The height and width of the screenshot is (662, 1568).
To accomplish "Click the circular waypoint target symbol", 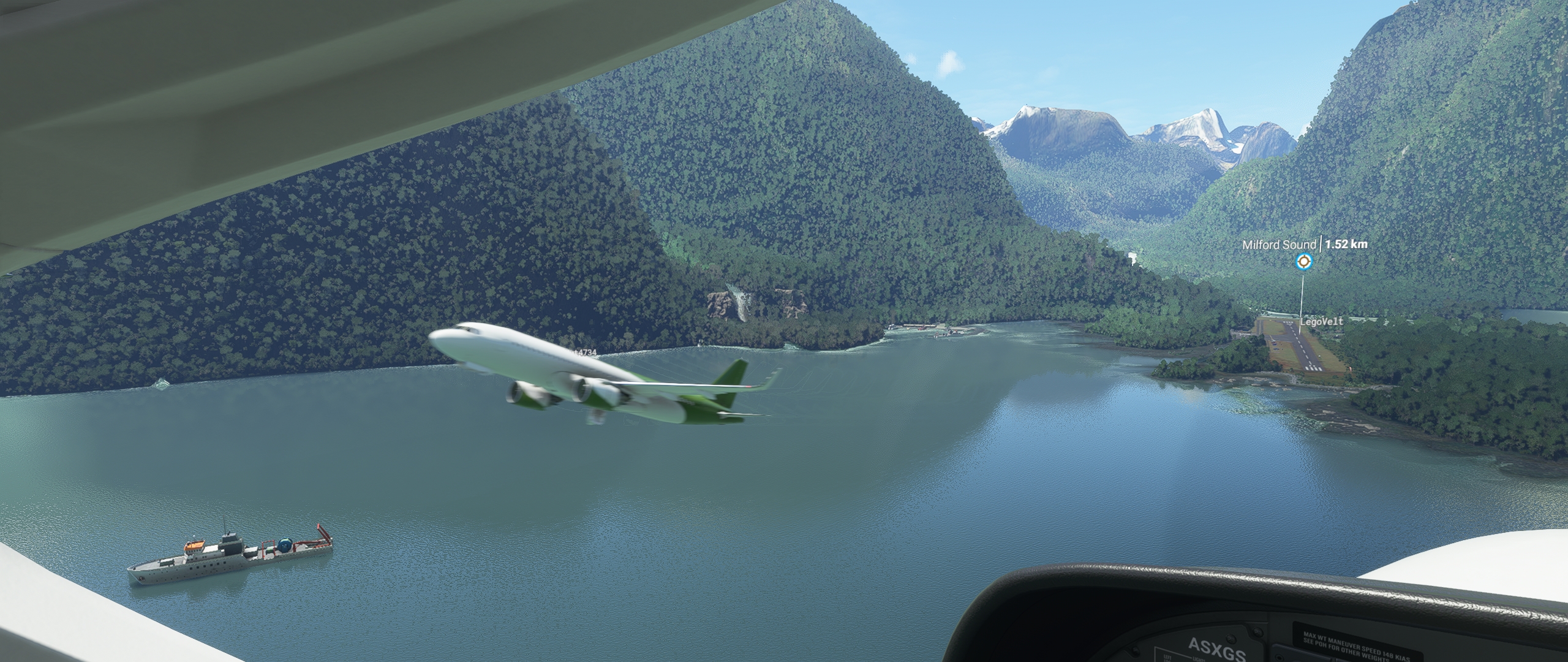I will [1304, 261].
